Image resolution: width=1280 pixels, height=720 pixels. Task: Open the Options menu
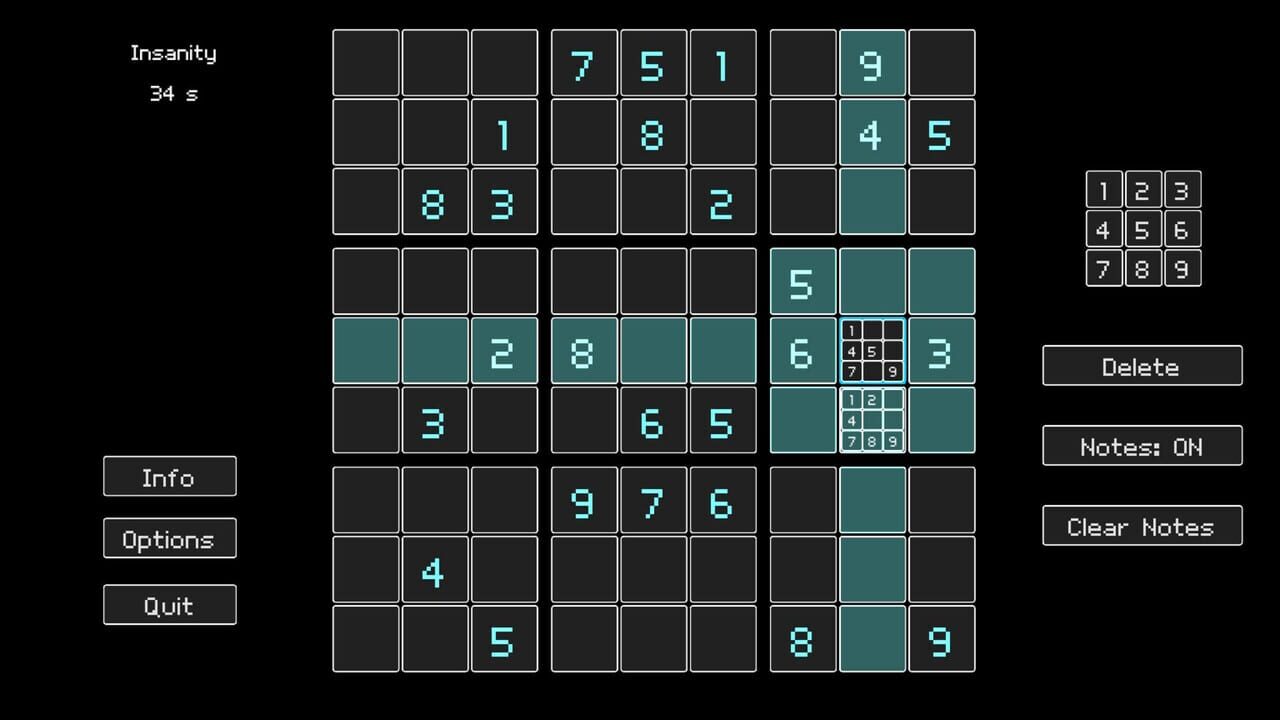click(x=169, y=539)
